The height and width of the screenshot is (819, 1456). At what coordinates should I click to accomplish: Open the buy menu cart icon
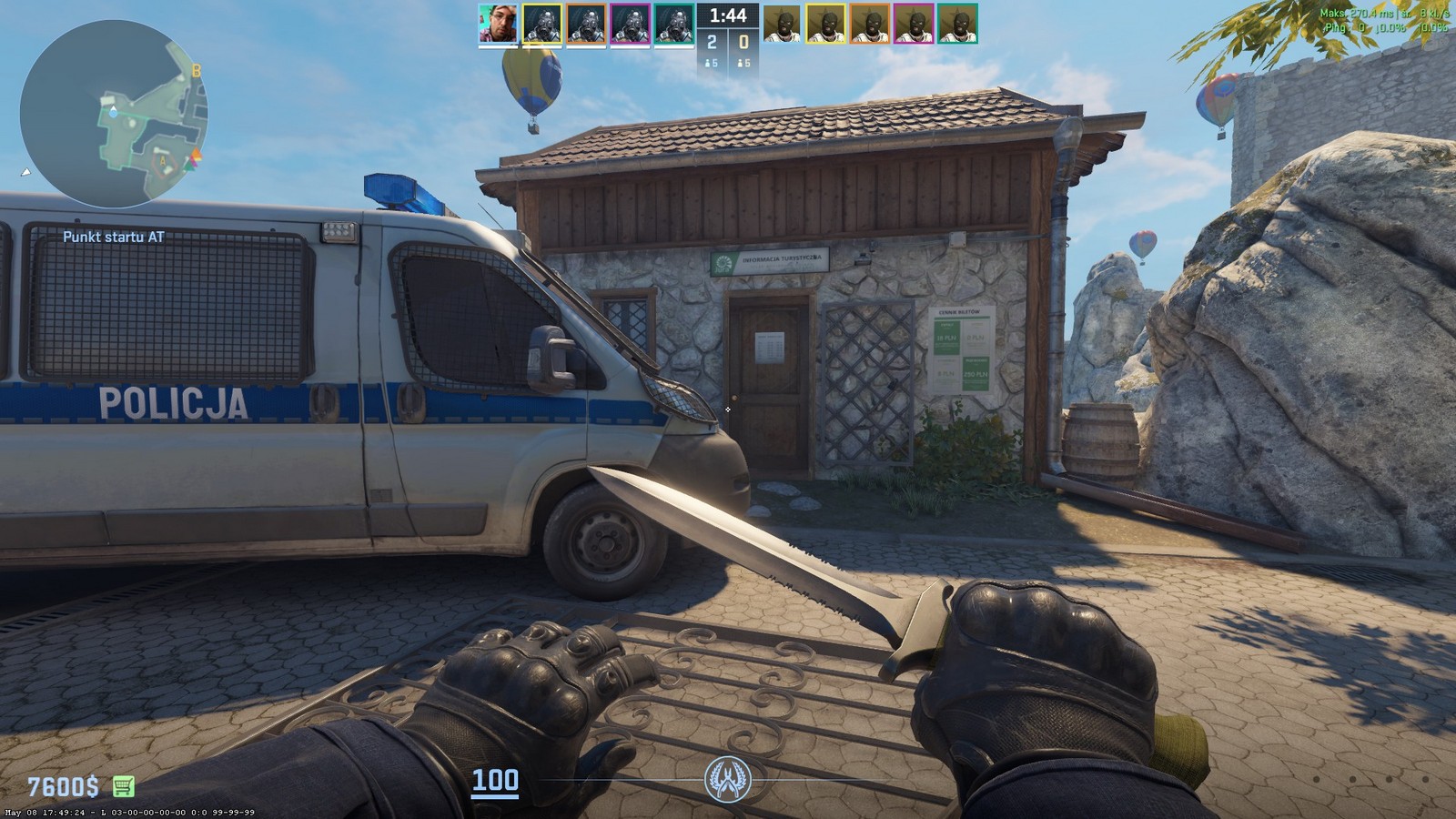[123, 785]
